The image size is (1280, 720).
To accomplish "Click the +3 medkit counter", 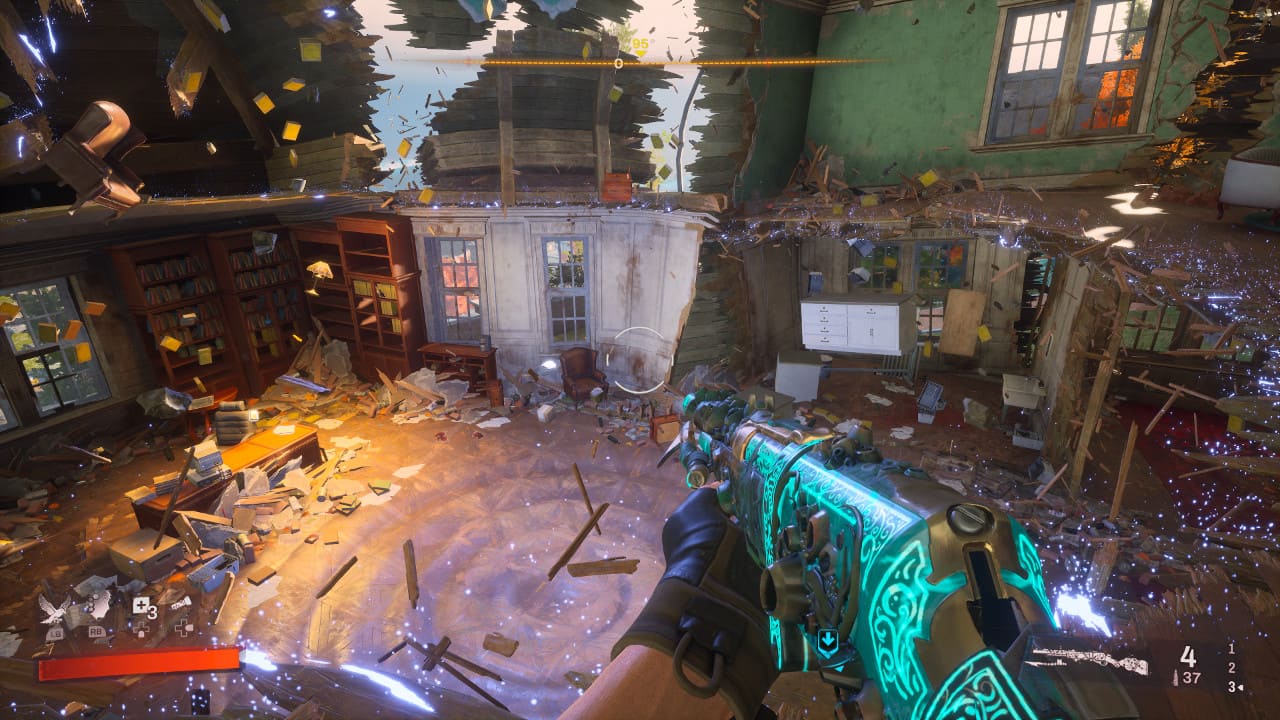I will point(153,611).
